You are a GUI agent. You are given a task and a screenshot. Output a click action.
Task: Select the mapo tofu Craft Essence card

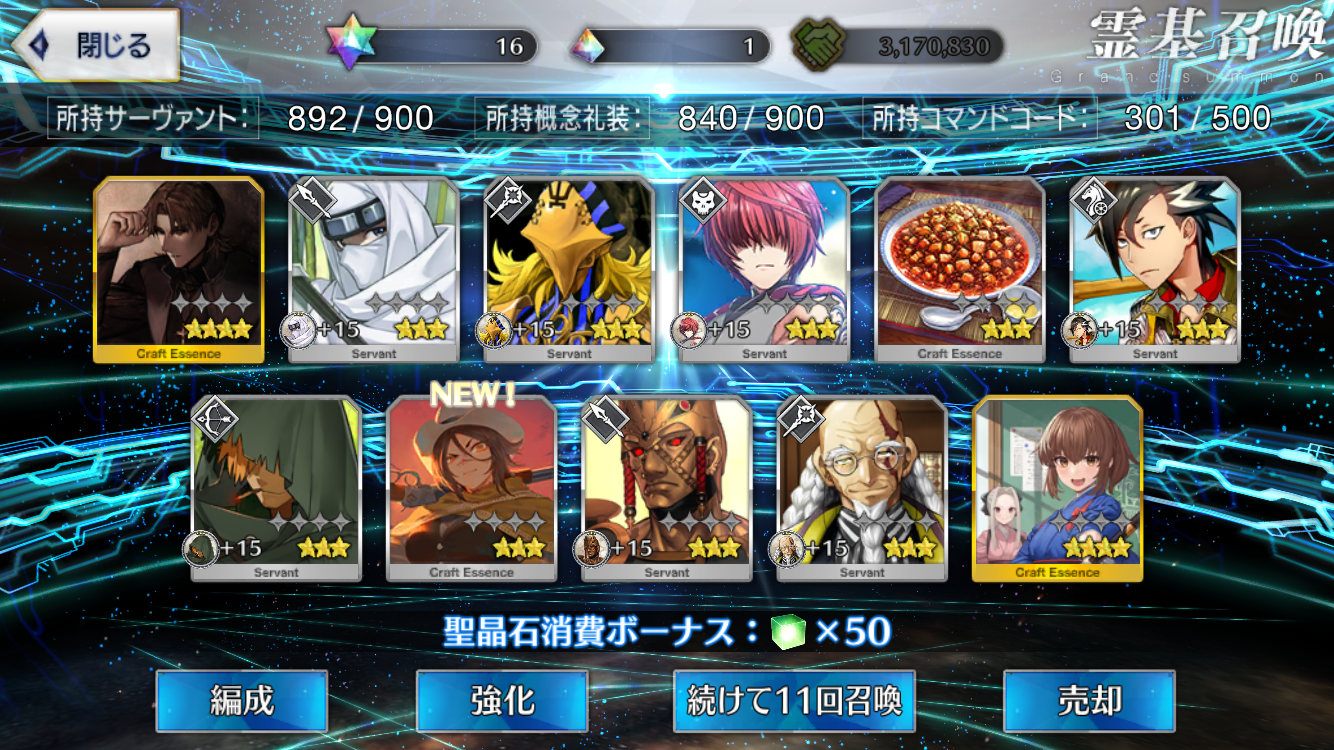[960, 268]
